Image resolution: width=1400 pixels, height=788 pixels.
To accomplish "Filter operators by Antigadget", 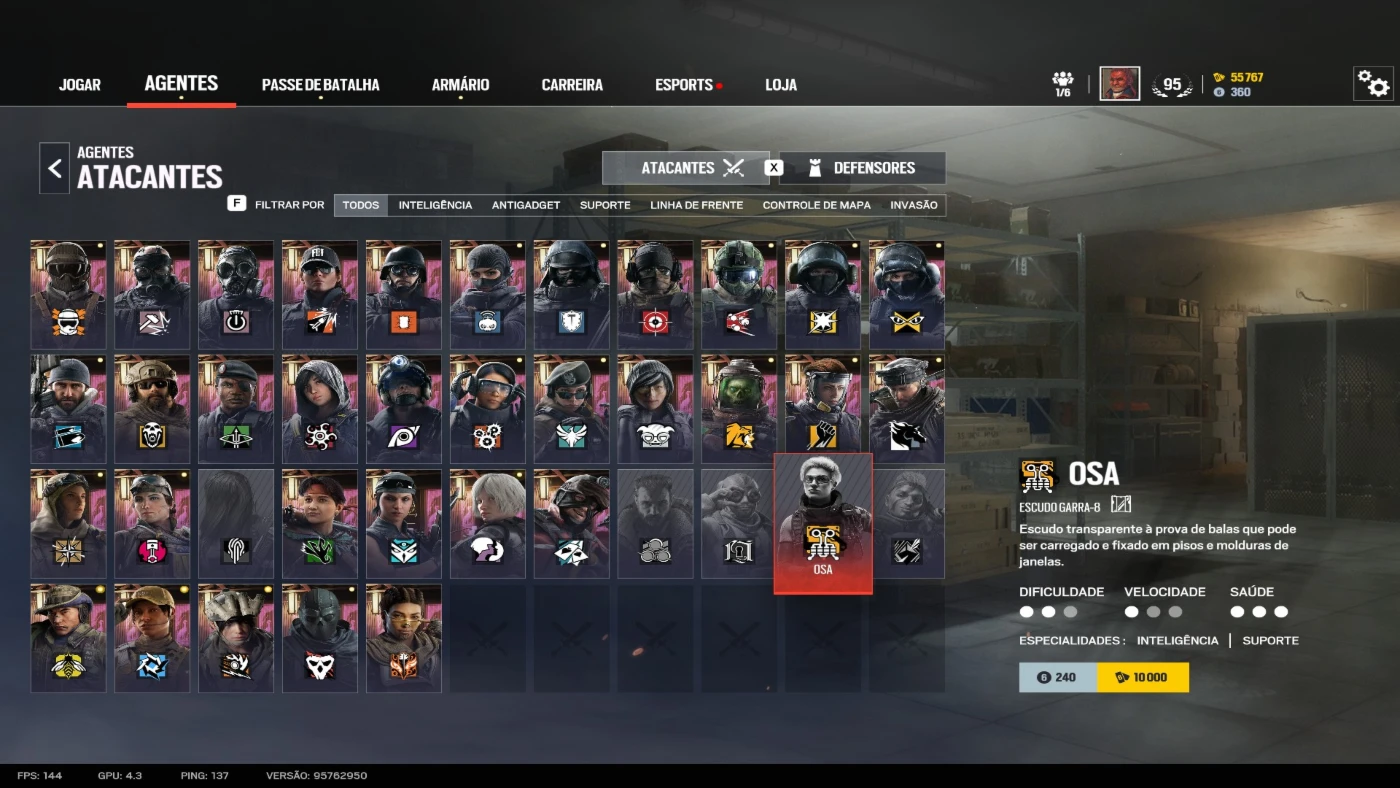I will coord(526,205).
